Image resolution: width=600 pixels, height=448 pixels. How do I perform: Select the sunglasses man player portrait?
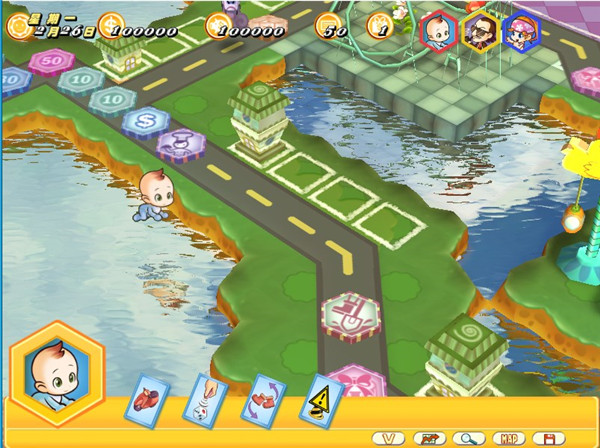(x=479, y=32)
